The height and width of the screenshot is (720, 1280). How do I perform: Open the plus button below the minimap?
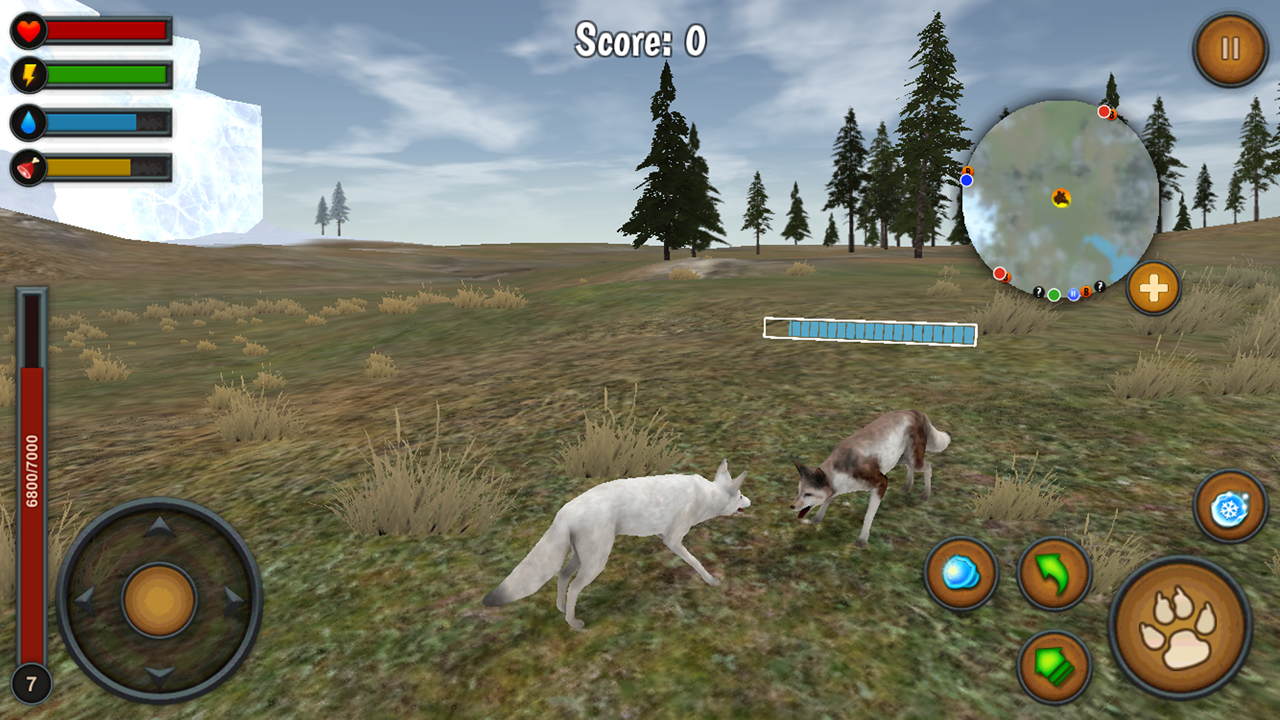click(1152, 288)
